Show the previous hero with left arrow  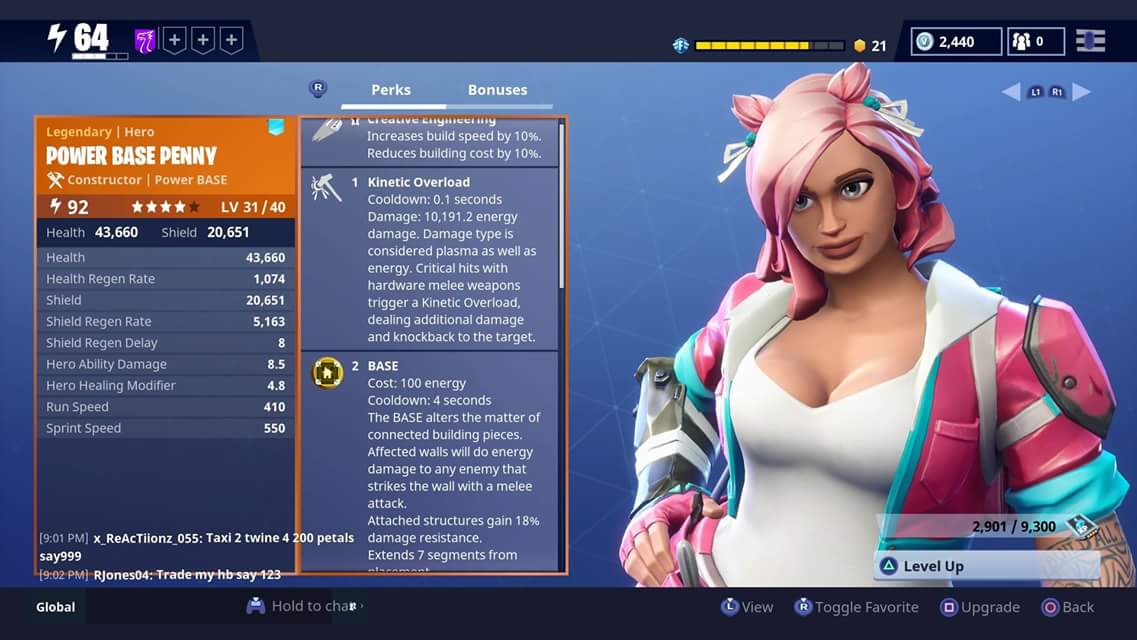coord(1011,92)
